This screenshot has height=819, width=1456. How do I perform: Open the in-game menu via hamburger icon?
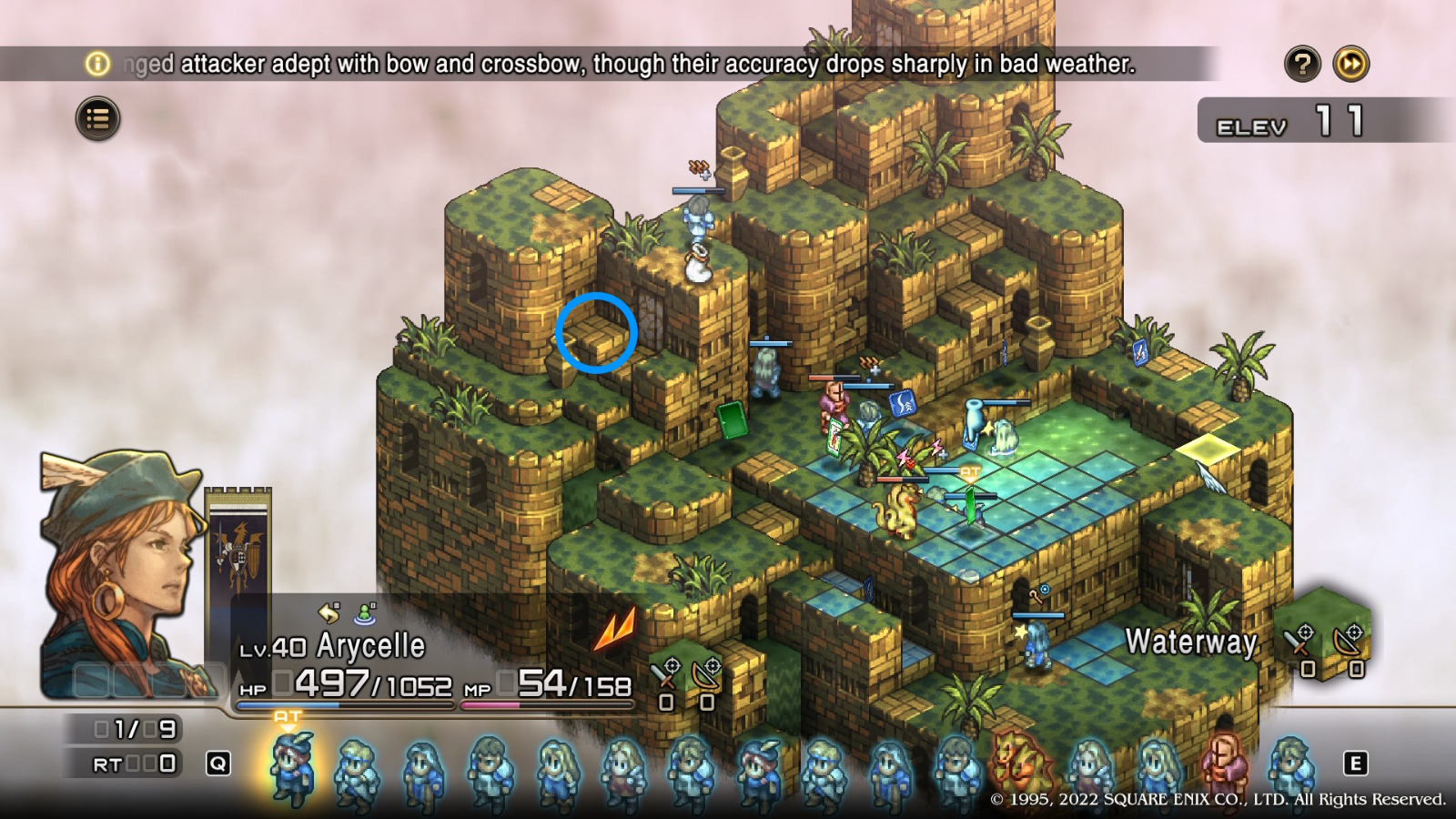click(x=100, y=118)
